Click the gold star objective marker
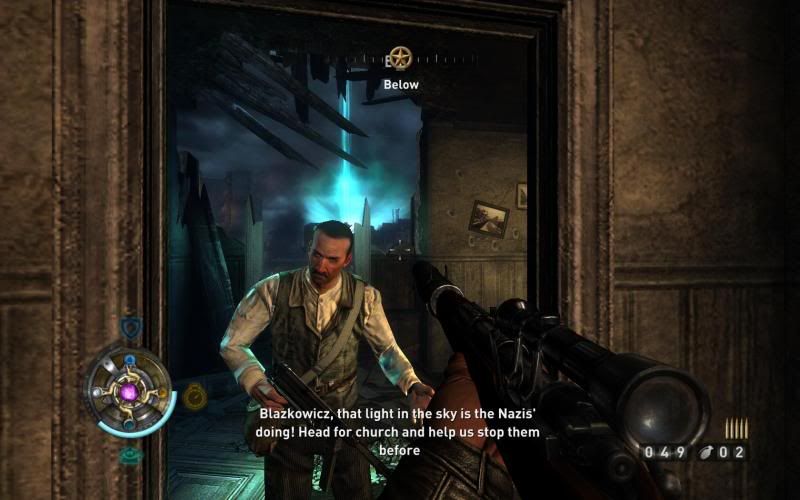The height and width of the screenshot is (500, 800). 400,56
